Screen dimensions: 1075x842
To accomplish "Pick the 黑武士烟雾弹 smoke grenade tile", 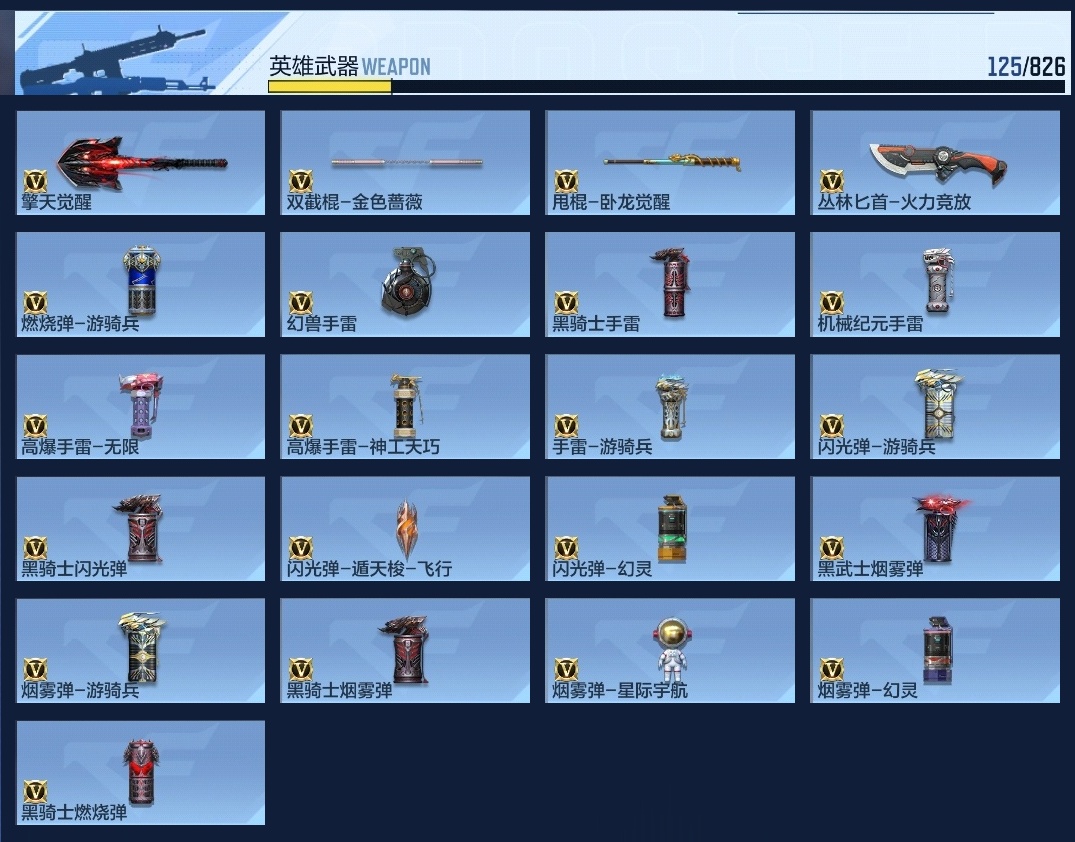I will click(x=935, y=528).
